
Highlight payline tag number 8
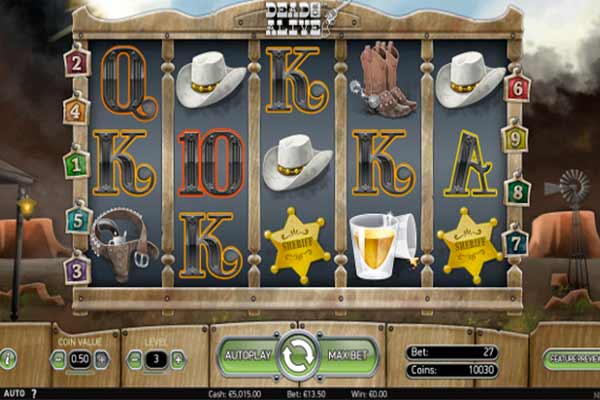tap(516, 189)
